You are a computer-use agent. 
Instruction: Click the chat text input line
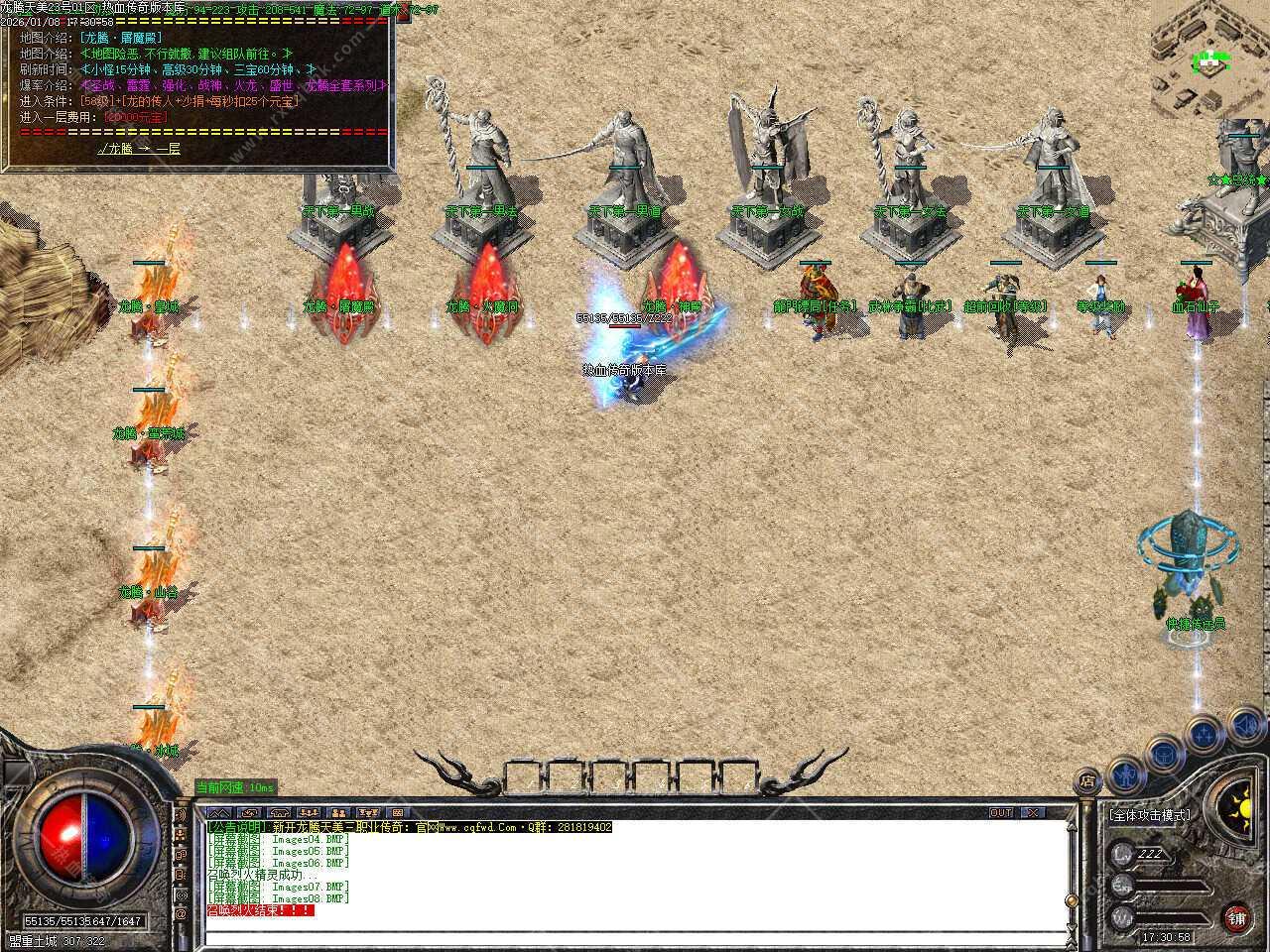pyautogui.click(x=635, y=936)
